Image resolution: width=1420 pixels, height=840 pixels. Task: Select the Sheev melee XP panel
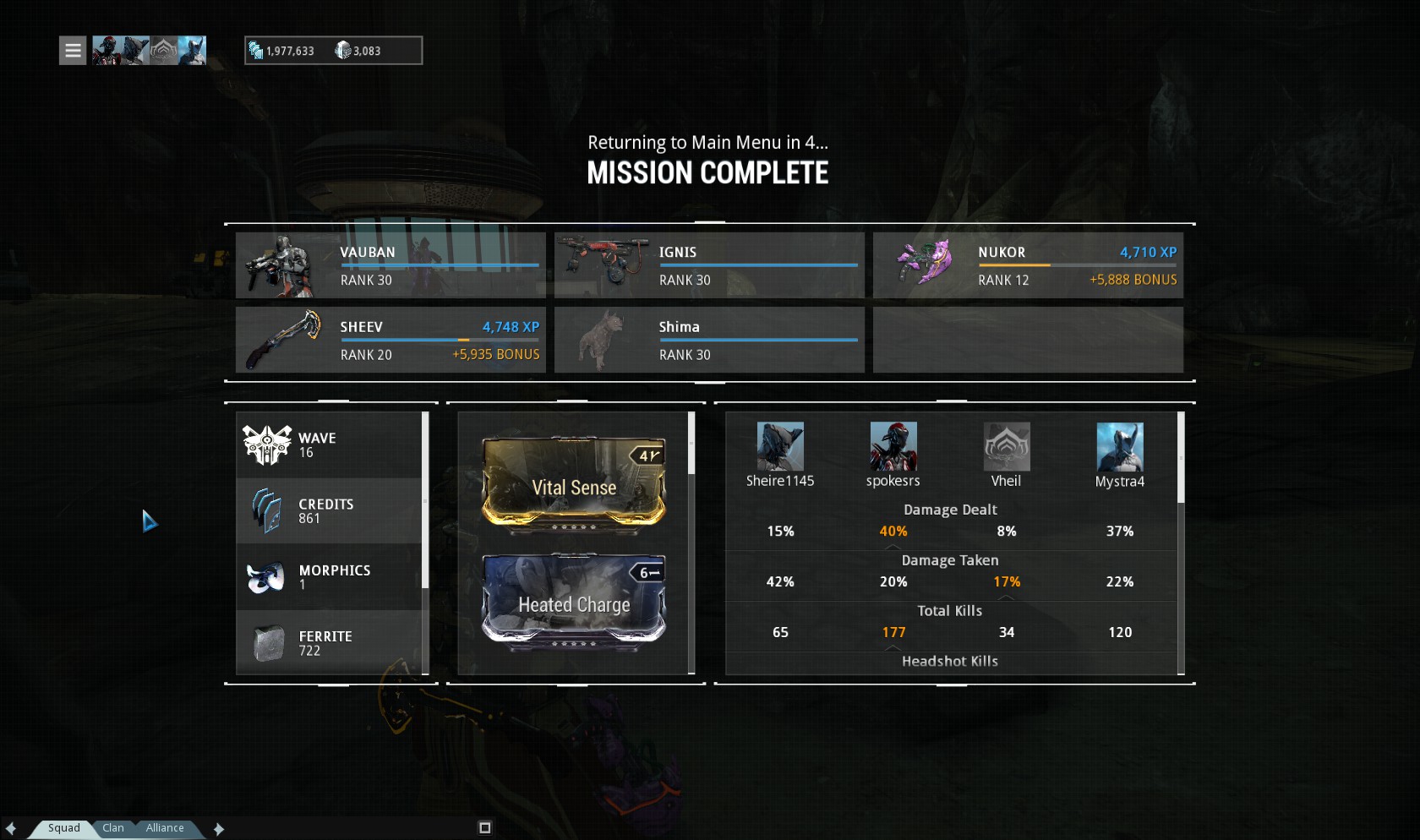pyautogui.click(x=390, y=340)
